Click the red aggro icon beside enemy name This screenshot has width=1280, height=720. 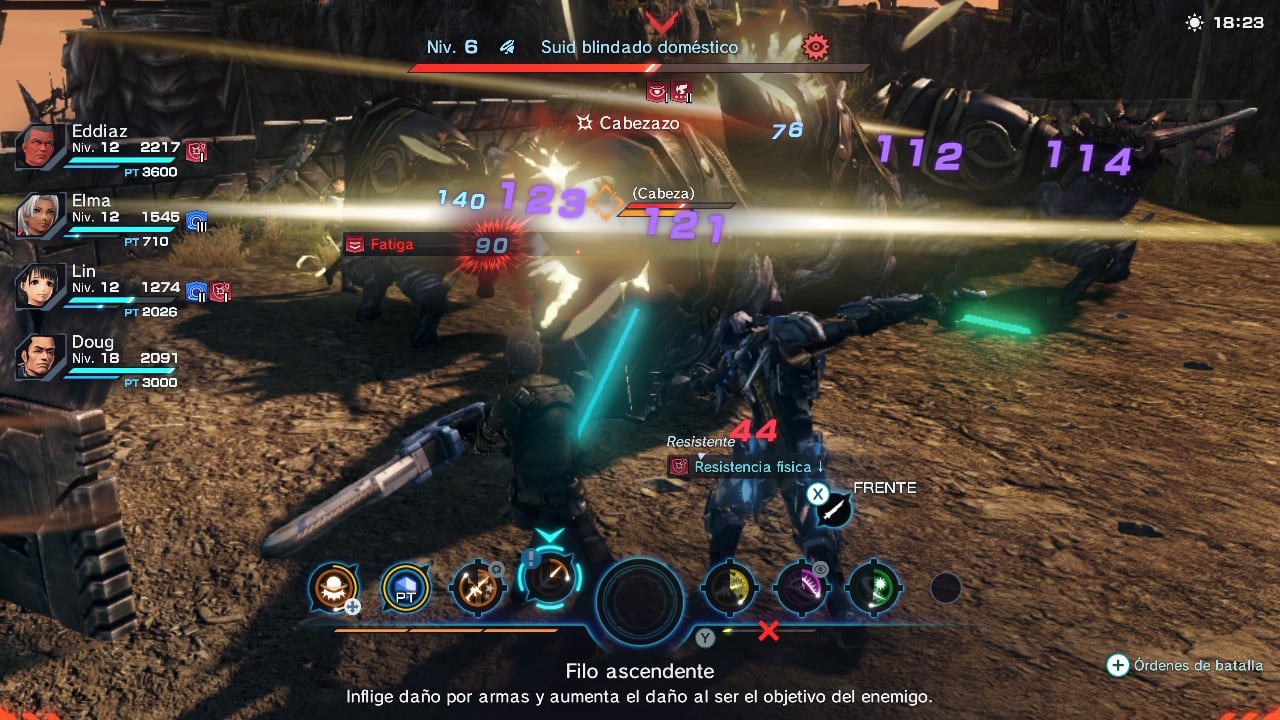[817, 46]
